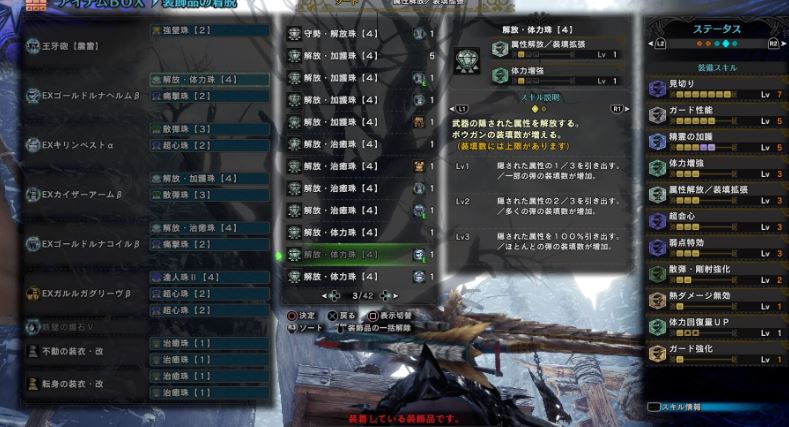Choose the EXガルルガグリーヴβ armor row
The image size is (789, 427).
(85, 294)
